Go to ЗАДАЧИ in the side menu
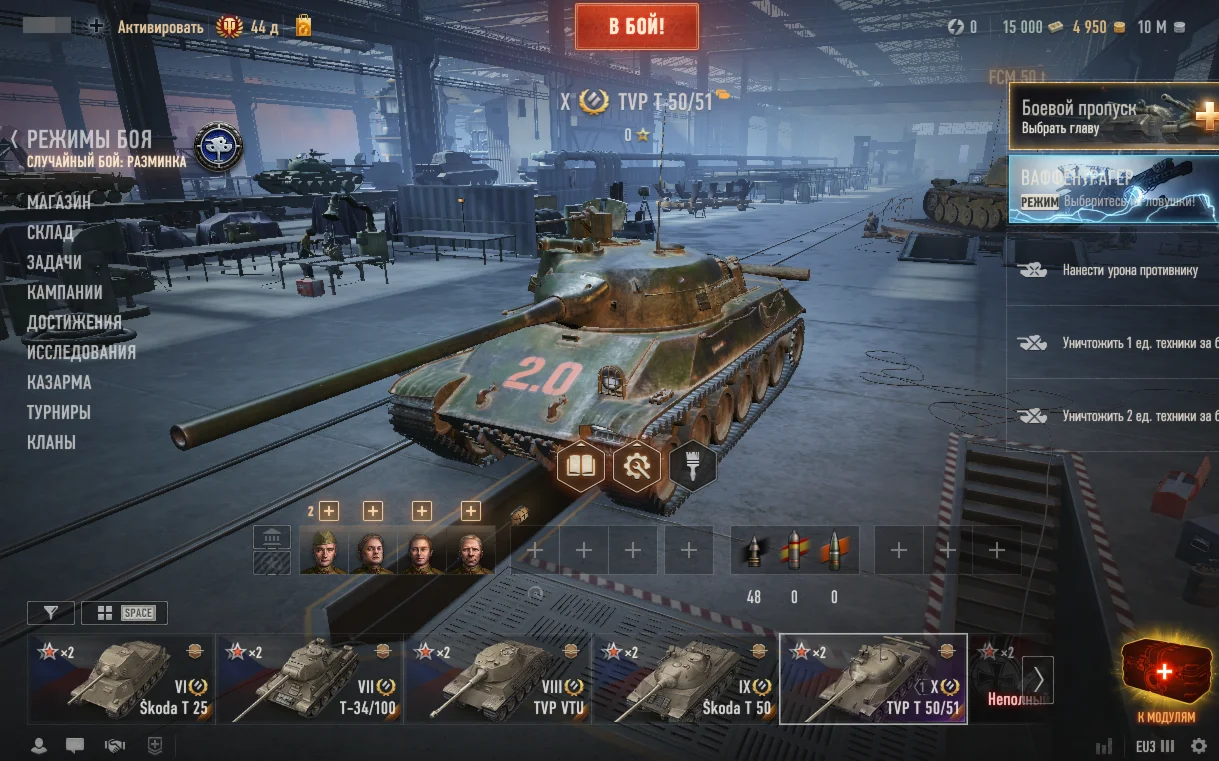The image size is (1219, 761). tap(54, 262)
